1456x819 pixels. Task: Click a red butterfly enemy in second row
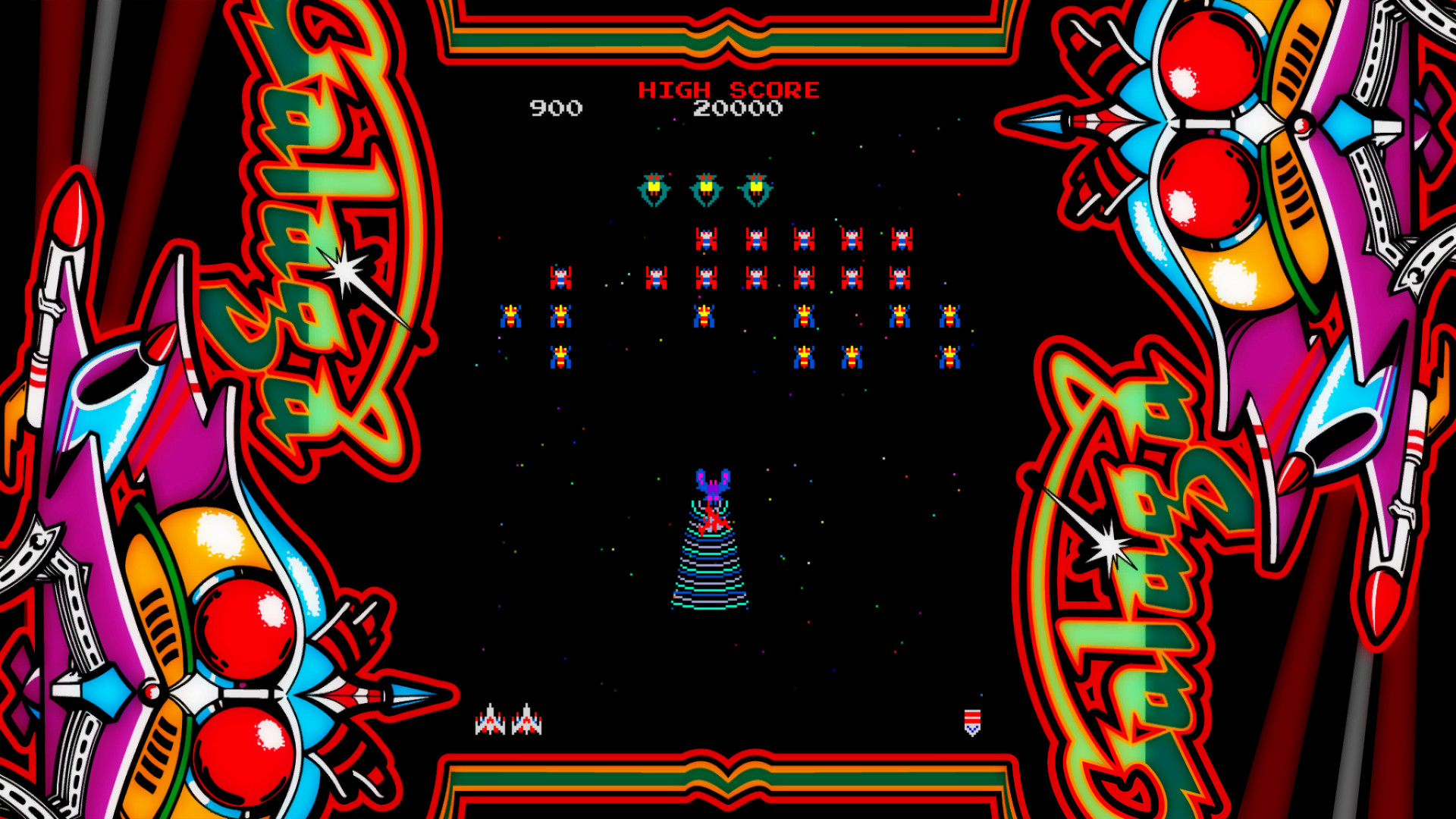pos(705,240)
